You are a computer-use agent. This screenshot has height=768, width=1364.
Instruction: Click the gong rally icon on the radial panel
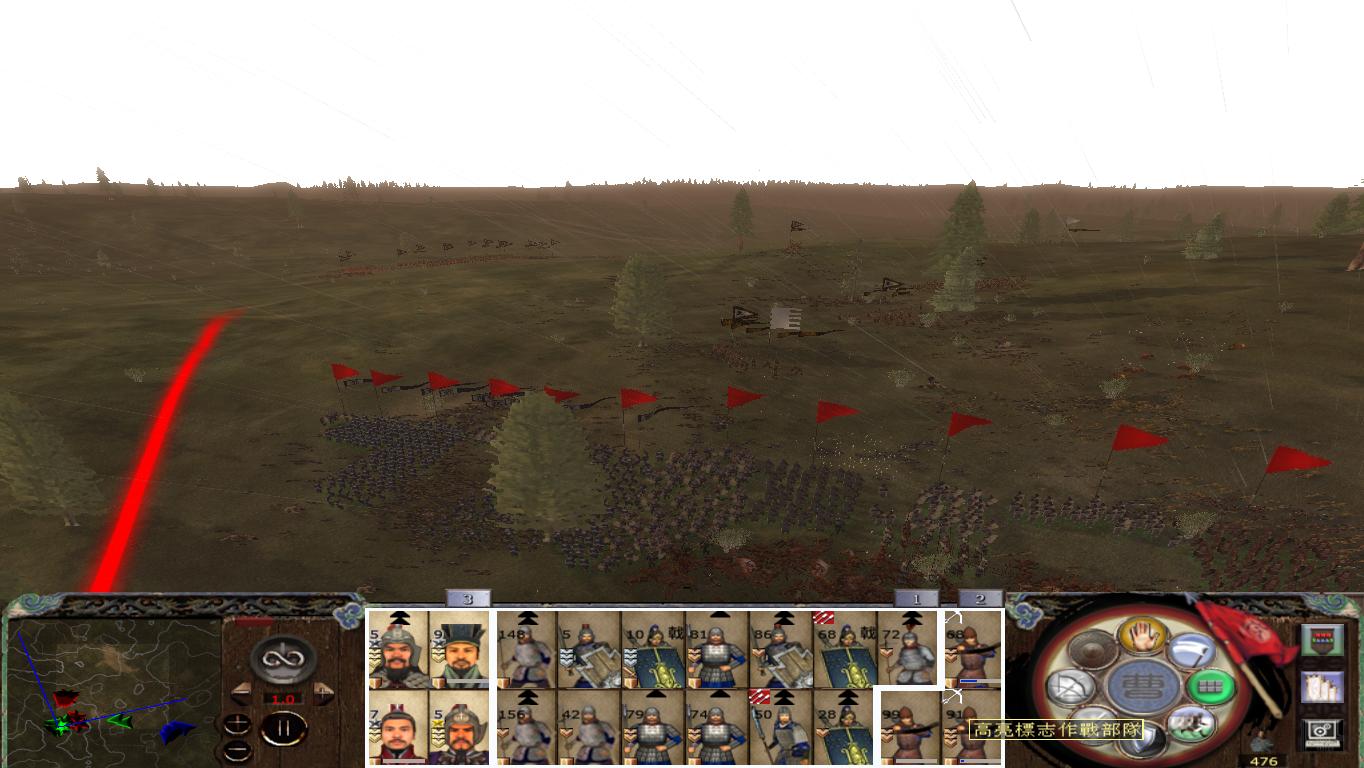coord(1091,650)
